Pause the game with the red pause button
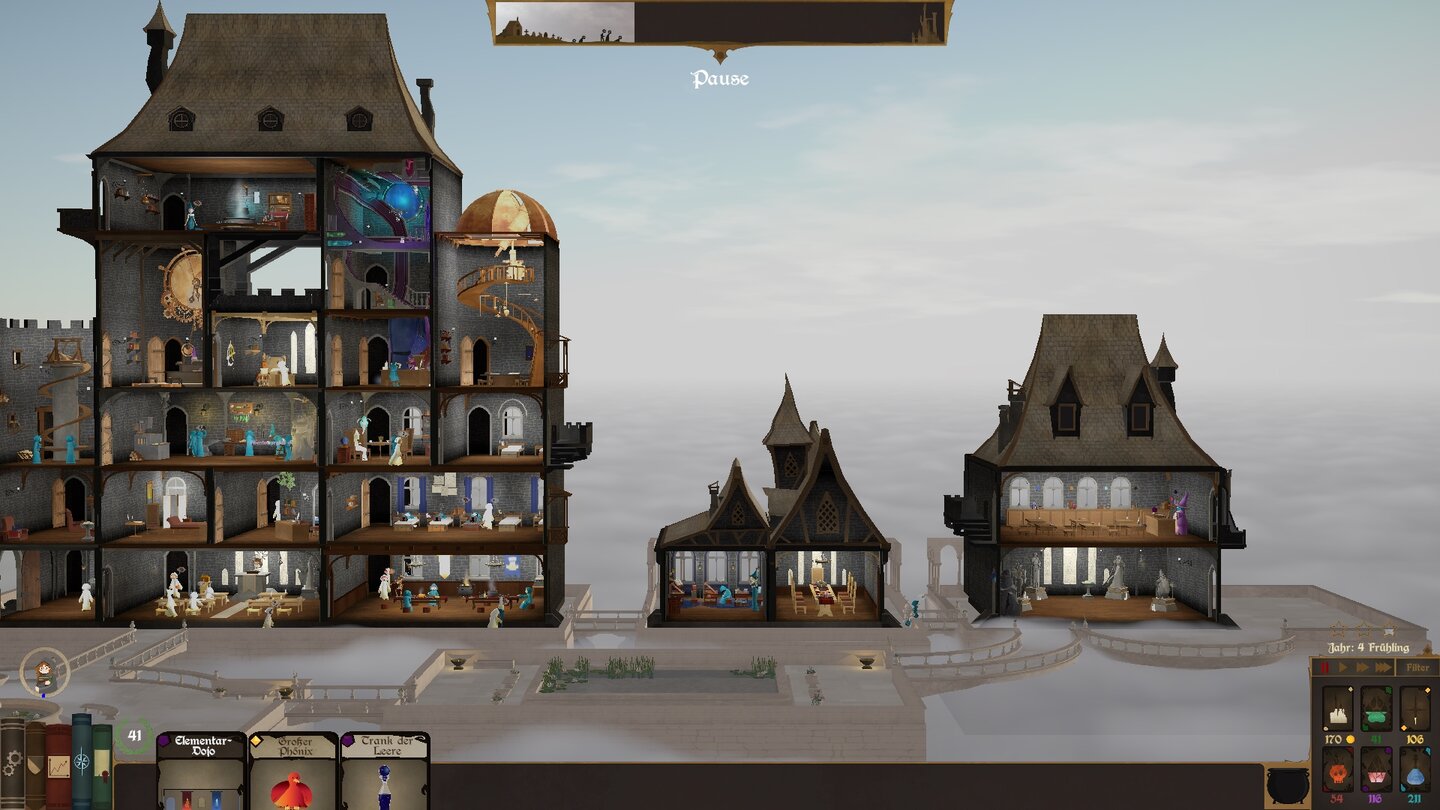 (x=1324, y=667)
